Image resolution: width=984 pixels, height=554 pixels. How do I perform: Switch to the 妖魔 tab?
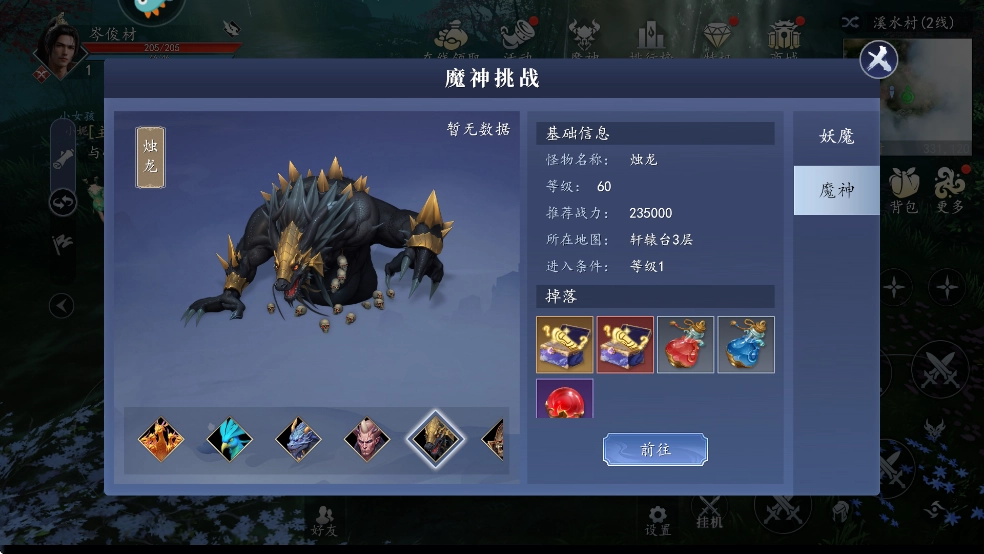click(836, 137)
